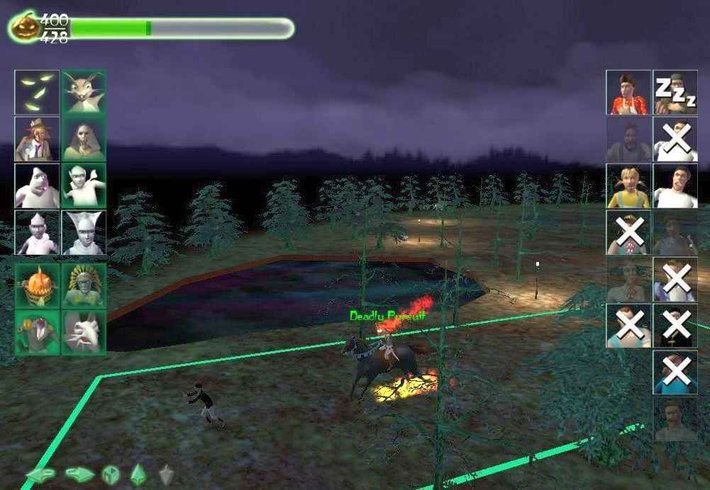Select the grinning horned gremlin ghost portrait

coord(84,91)
